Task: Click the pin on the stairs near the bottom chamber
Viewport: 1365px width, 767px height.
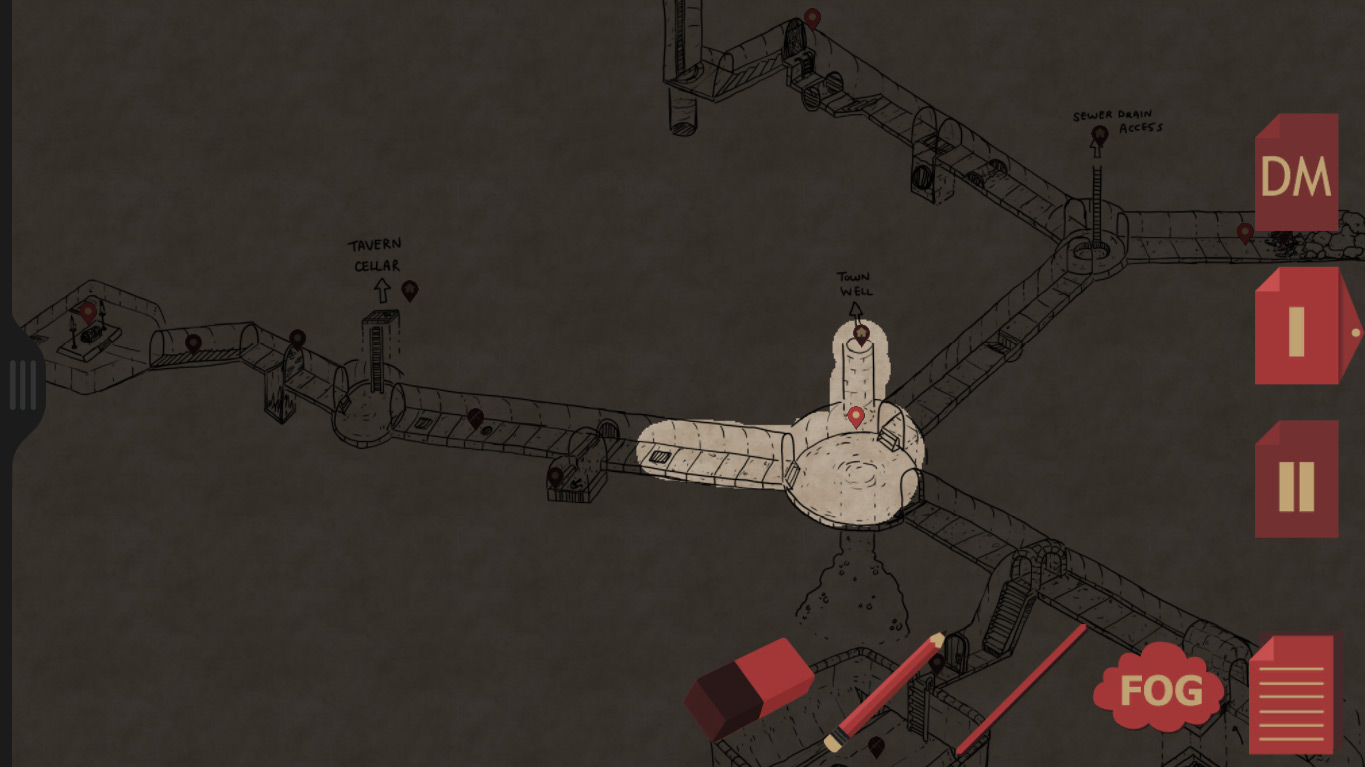Action: tap(937, 663)
